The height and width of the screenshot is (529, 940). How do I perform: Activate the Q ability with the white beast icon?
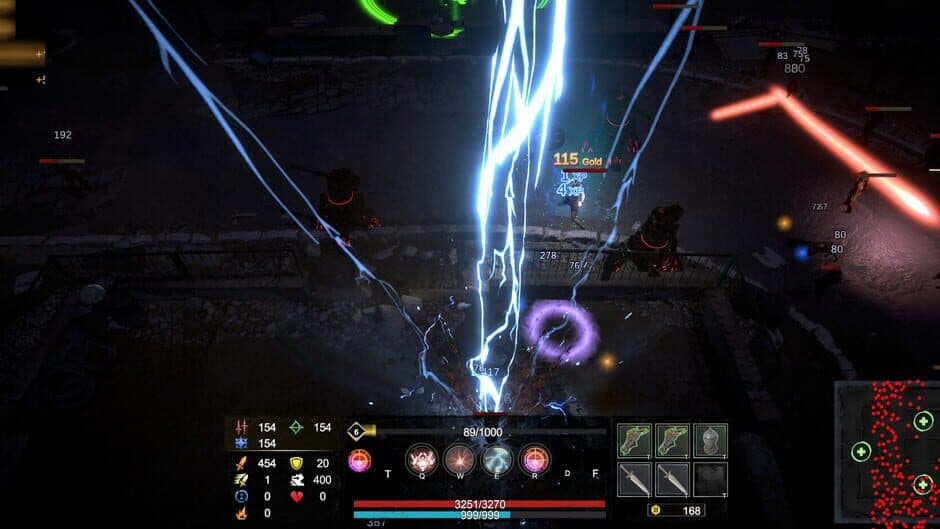(421, 459)
